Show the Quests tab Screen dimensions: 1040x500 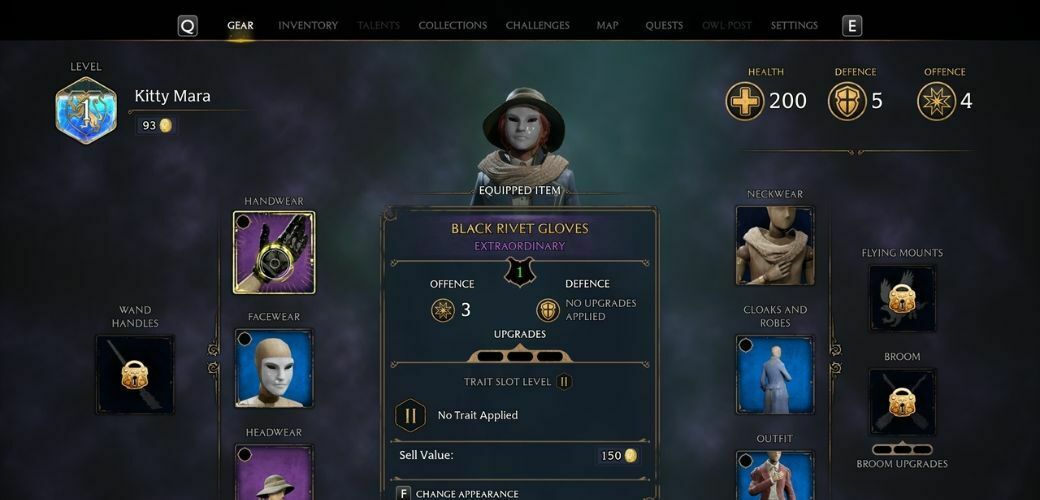pos(664,25)
